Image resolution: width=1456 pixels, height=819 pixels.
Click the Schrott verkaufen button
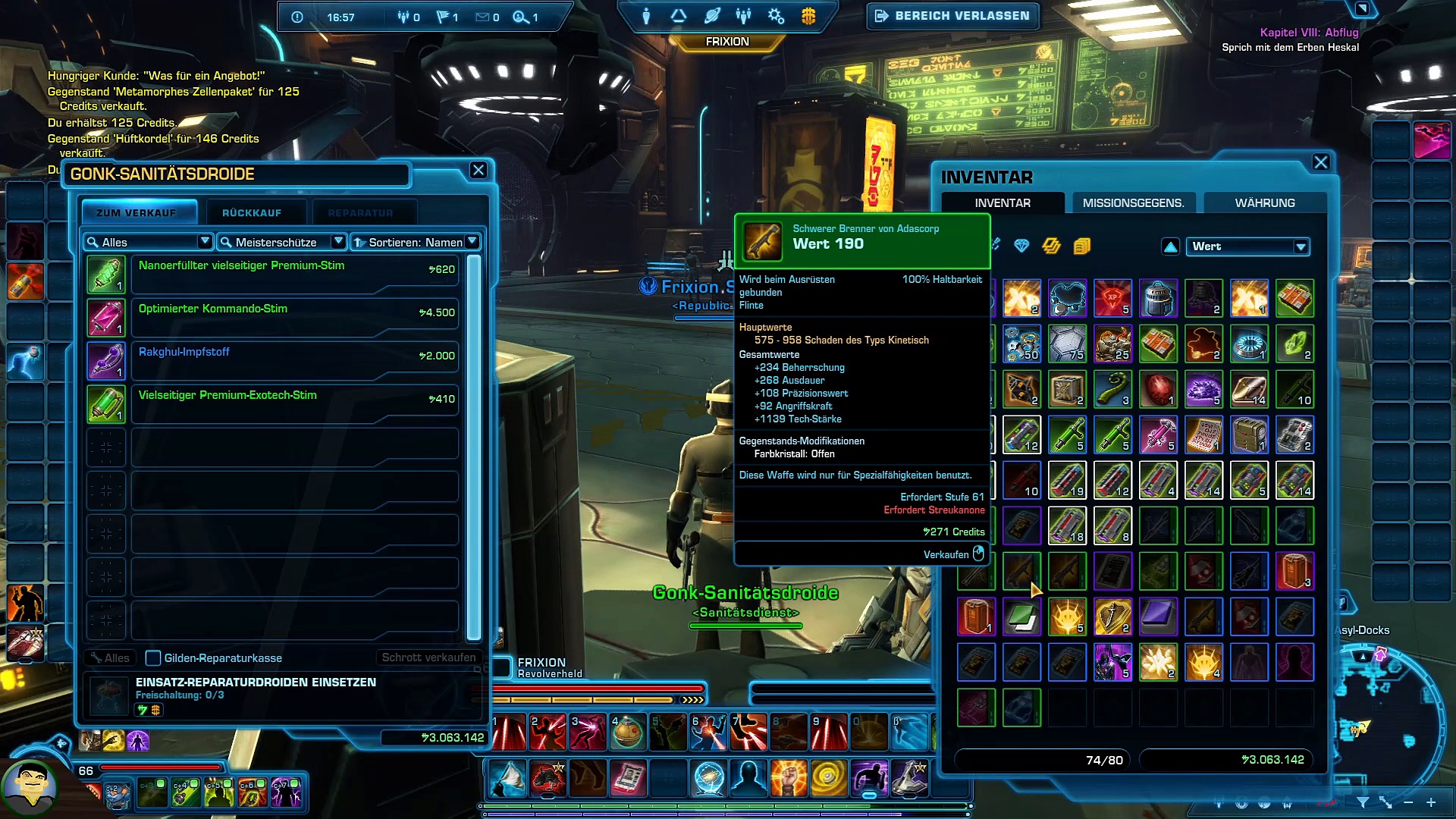pyautogui.click(x=428, y=657)
